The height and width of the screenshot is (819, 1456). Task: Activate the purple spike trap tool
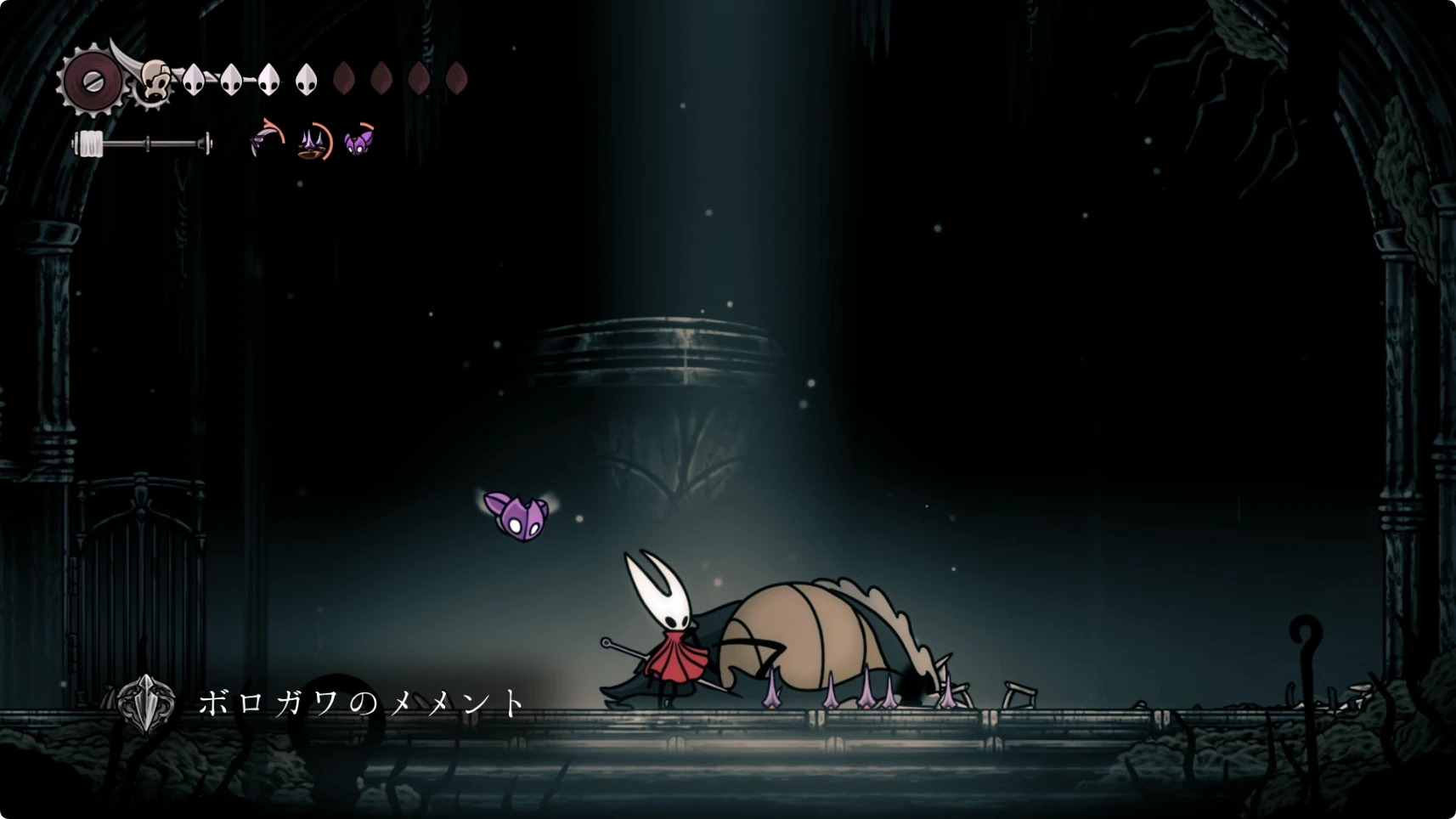pos(313,141)
